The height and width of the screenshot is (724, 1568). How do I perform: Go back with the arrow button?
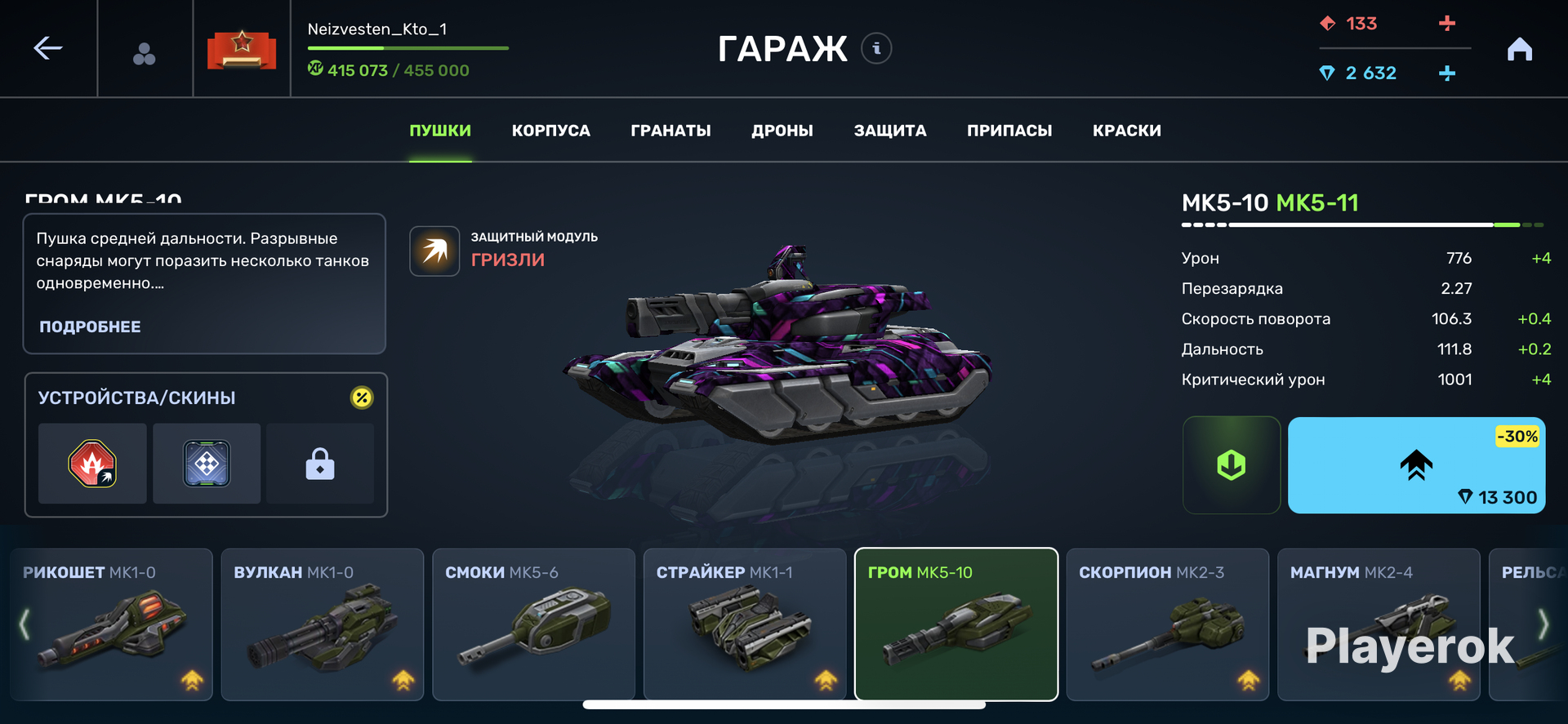pos(48,48)
